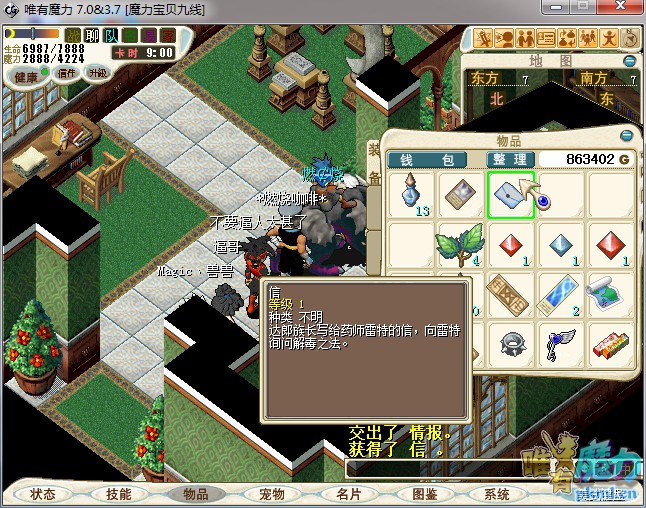Collapse the 物品 inventory window
The width and height of the screenshot is (646, 508).
pos(628,135)
